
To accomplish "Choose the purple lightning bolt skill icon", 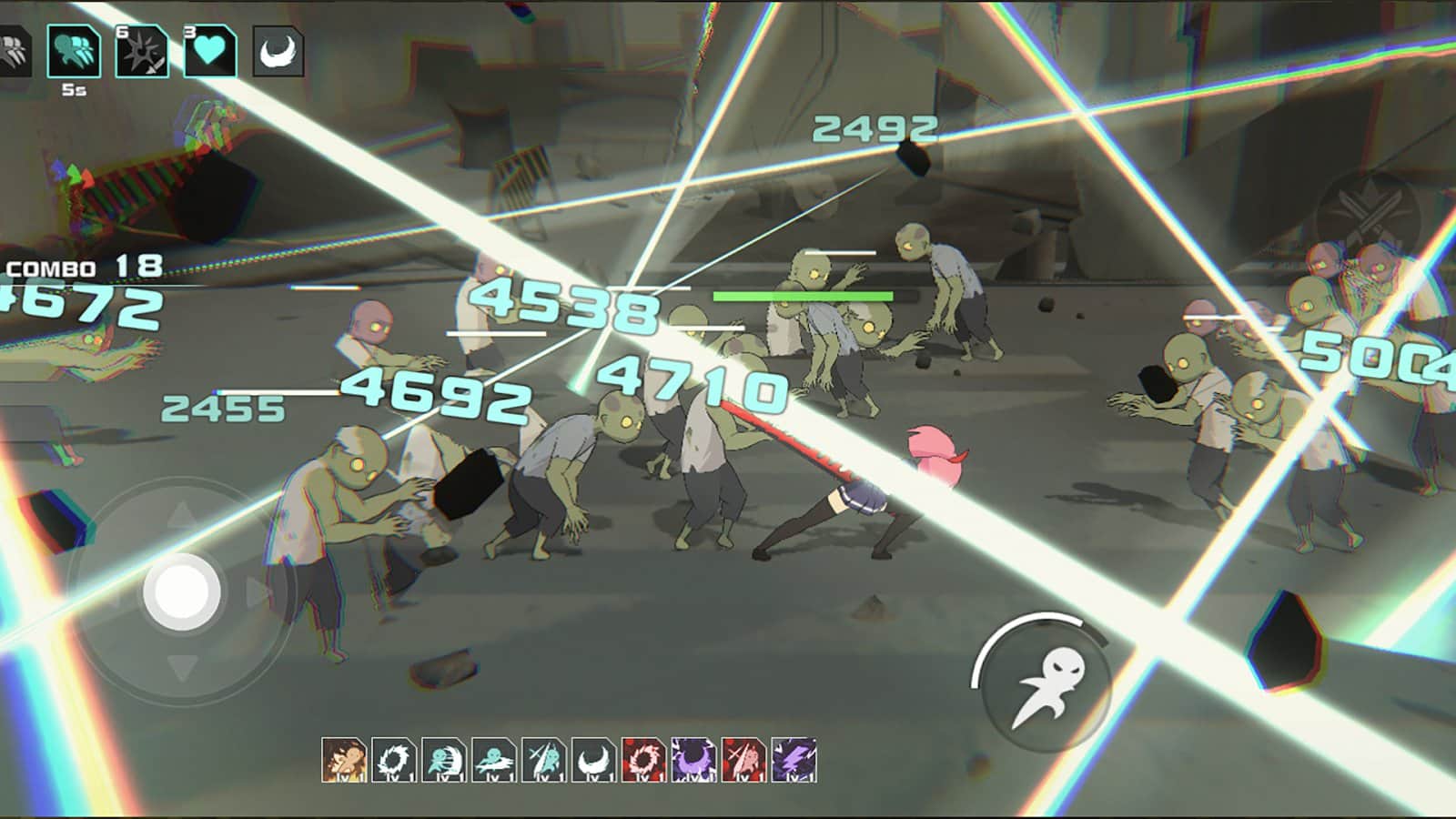I will click(x=794, y=761).
